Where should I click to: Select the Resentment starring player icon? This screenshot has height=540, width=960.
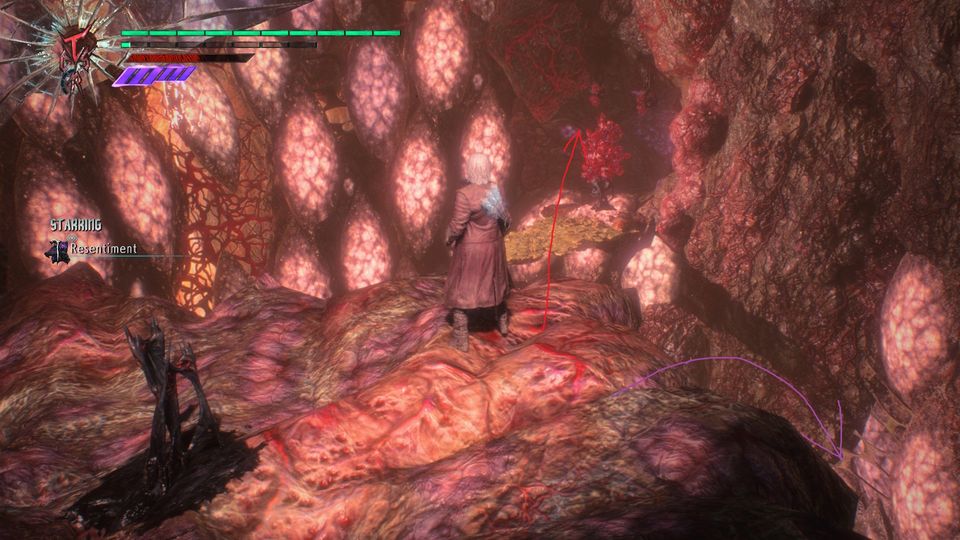(57, 249)
